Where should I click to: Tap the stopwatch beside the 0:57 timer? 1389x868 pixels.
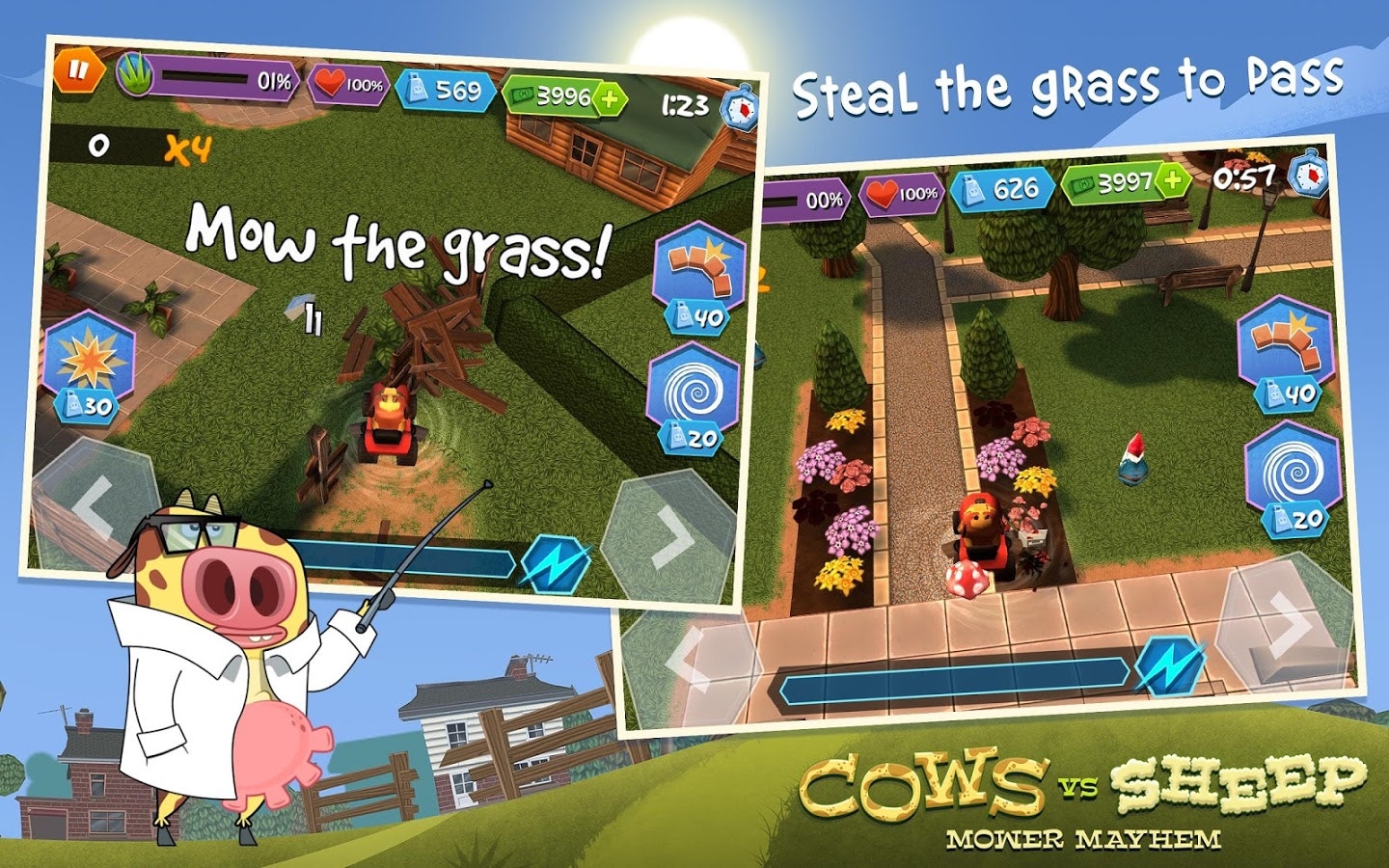pos(1309,177)
